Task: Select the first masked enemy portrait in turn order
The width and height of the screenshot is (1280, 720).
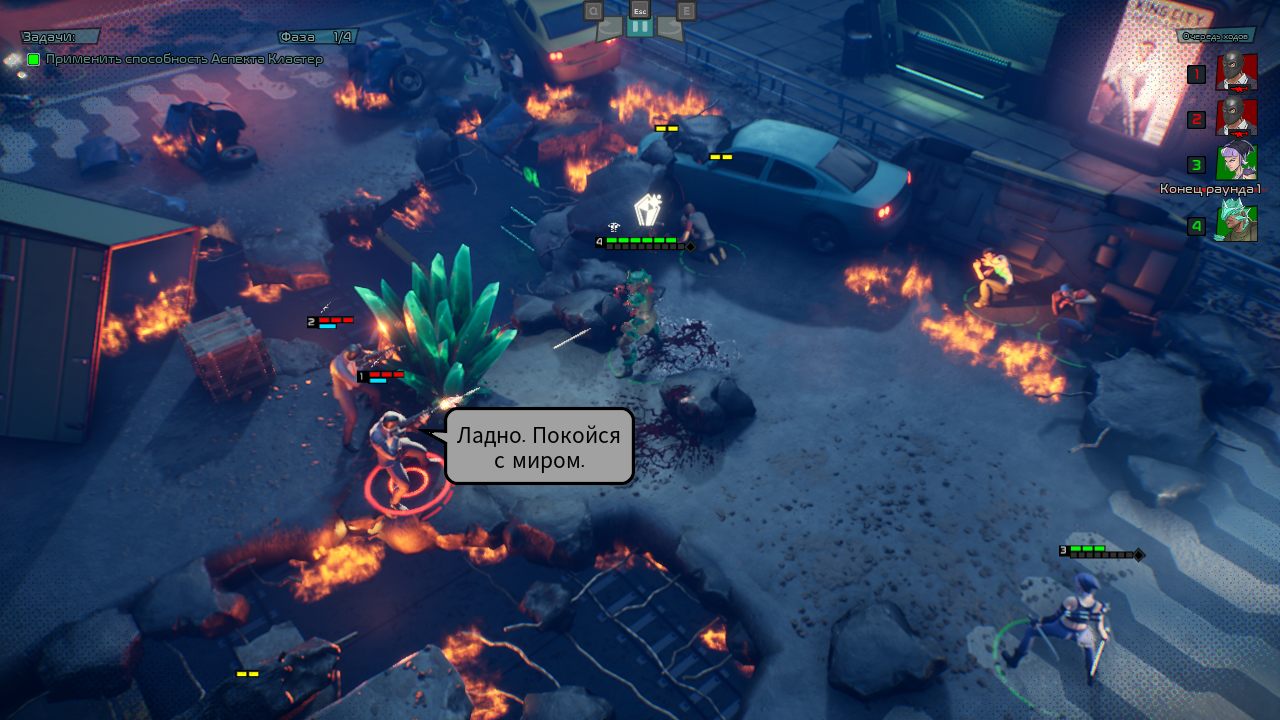Action: coord(1236,73)
